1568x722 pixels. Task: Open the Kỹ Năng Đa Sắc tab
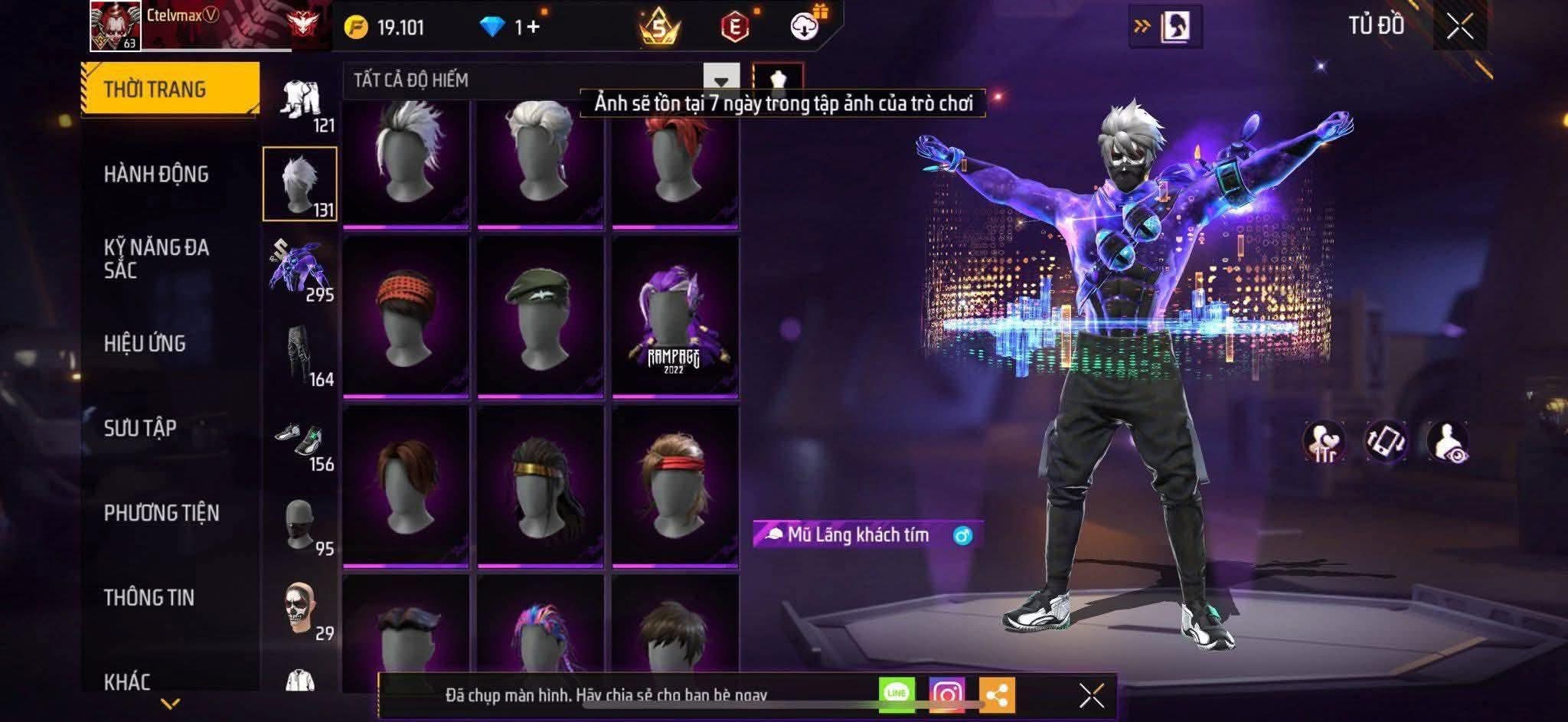coord(156,259)
